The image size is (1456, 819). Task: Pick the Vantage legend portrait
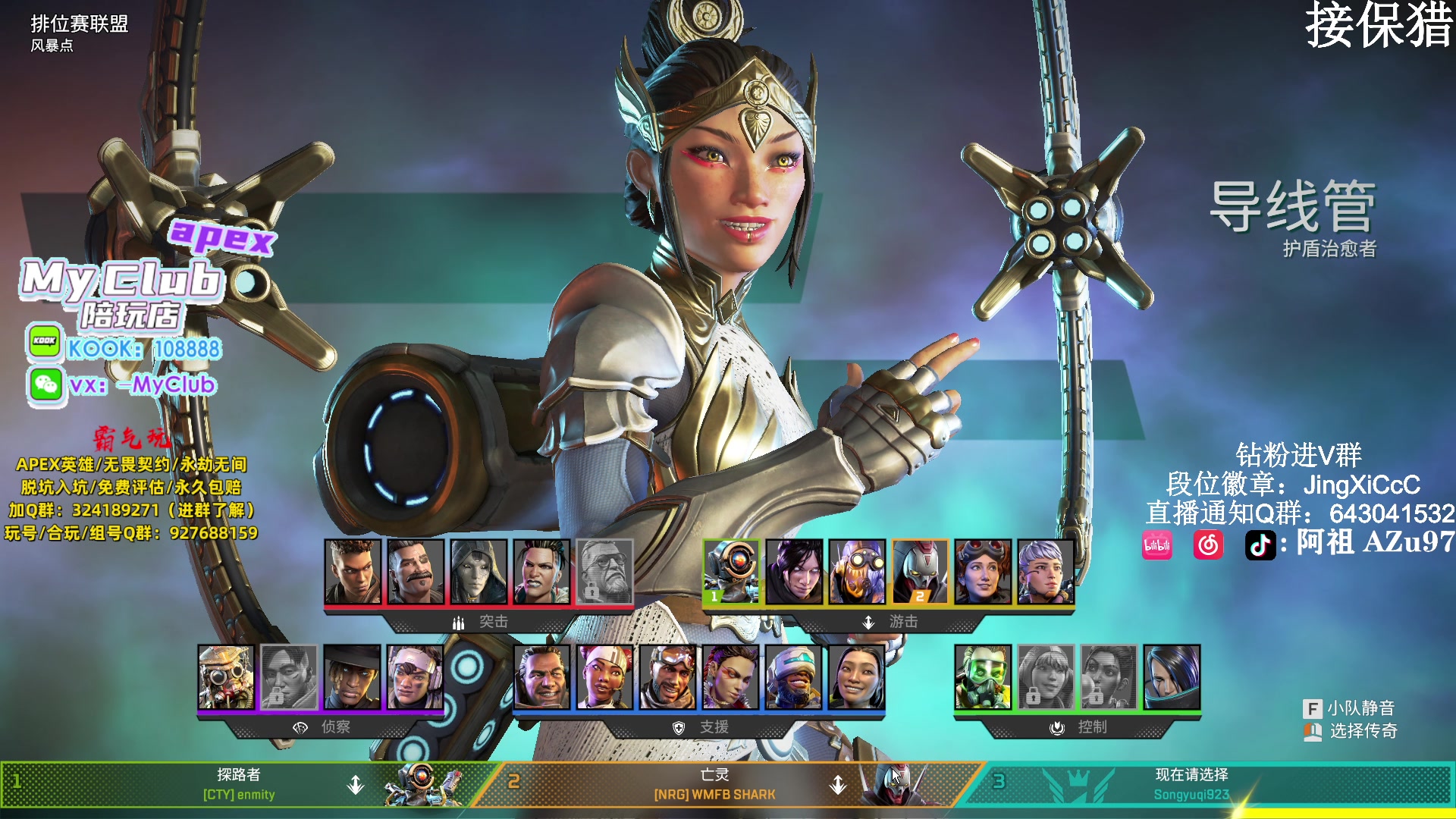pos(415,676)
